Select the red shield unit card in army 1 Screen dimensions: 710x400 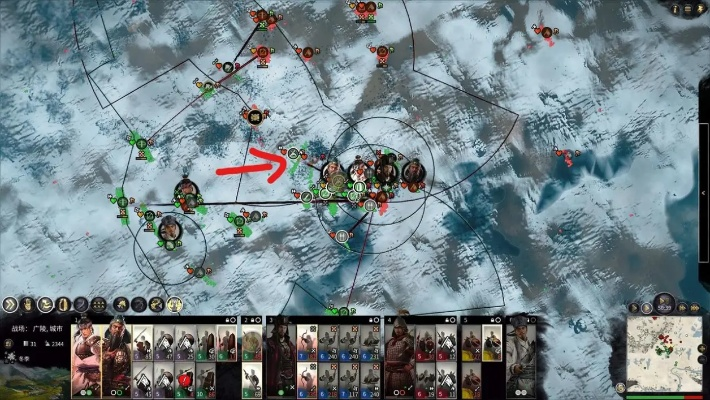[x=187, y=378]
